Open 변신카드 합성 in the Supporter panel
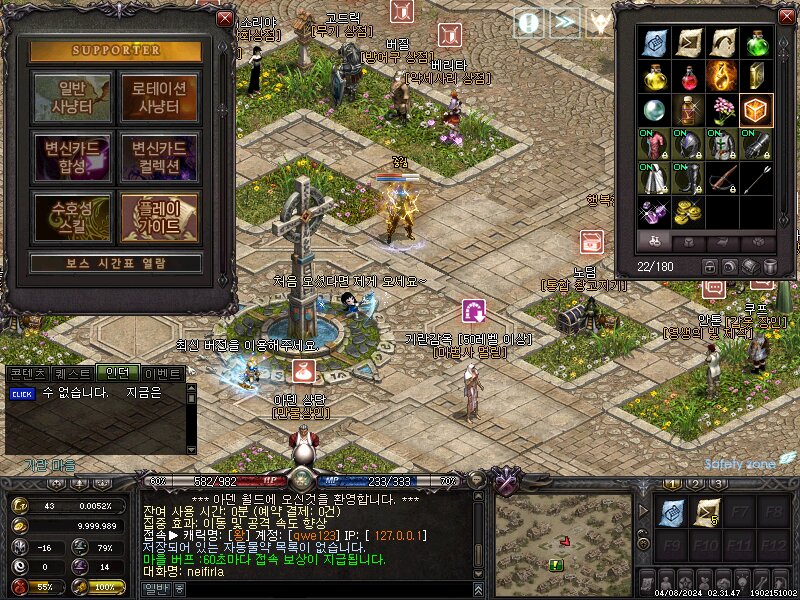Viewport: 800px width, 600px height. [x=72, y=157]
